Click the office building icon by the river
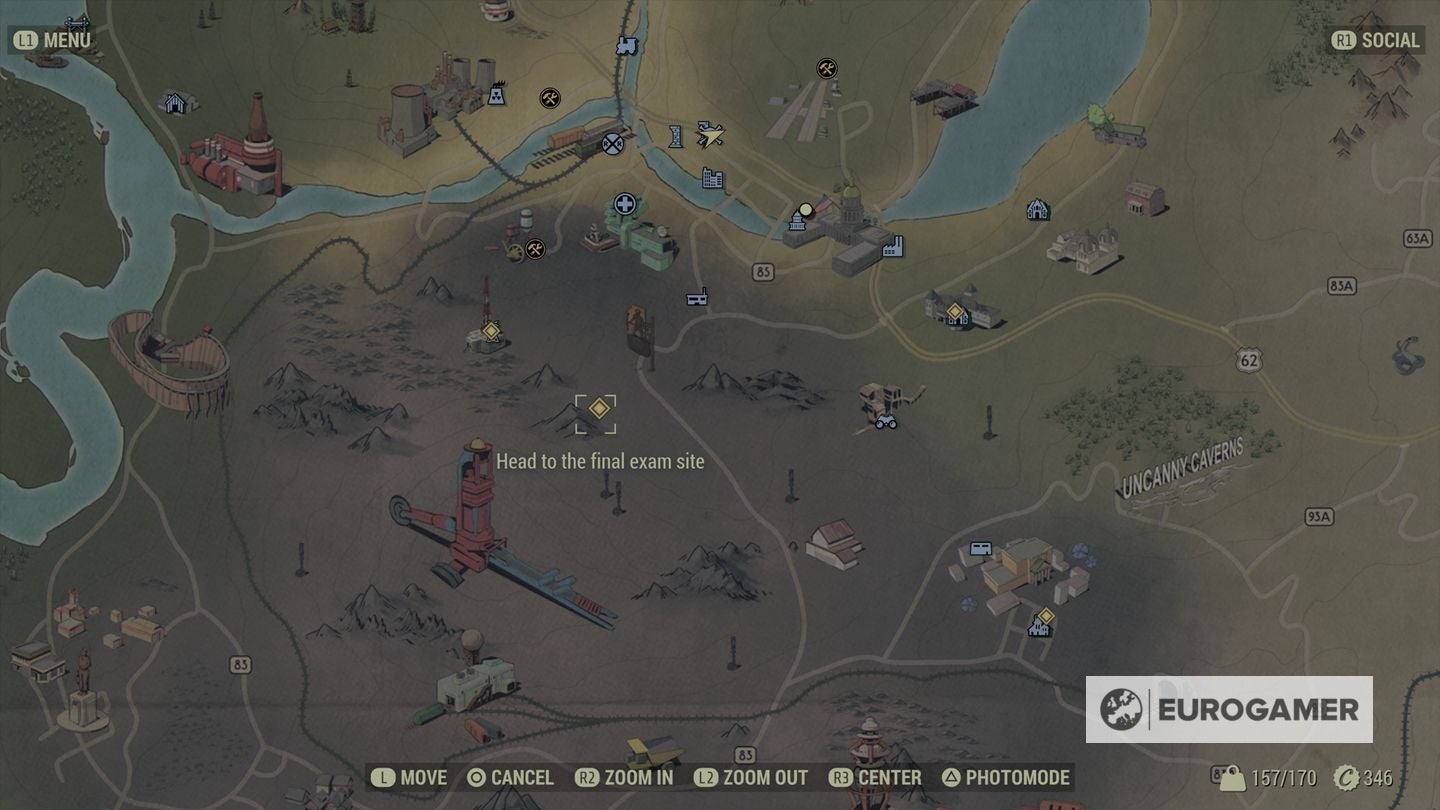The image size is (1440, 810). (x=712, y=179)
